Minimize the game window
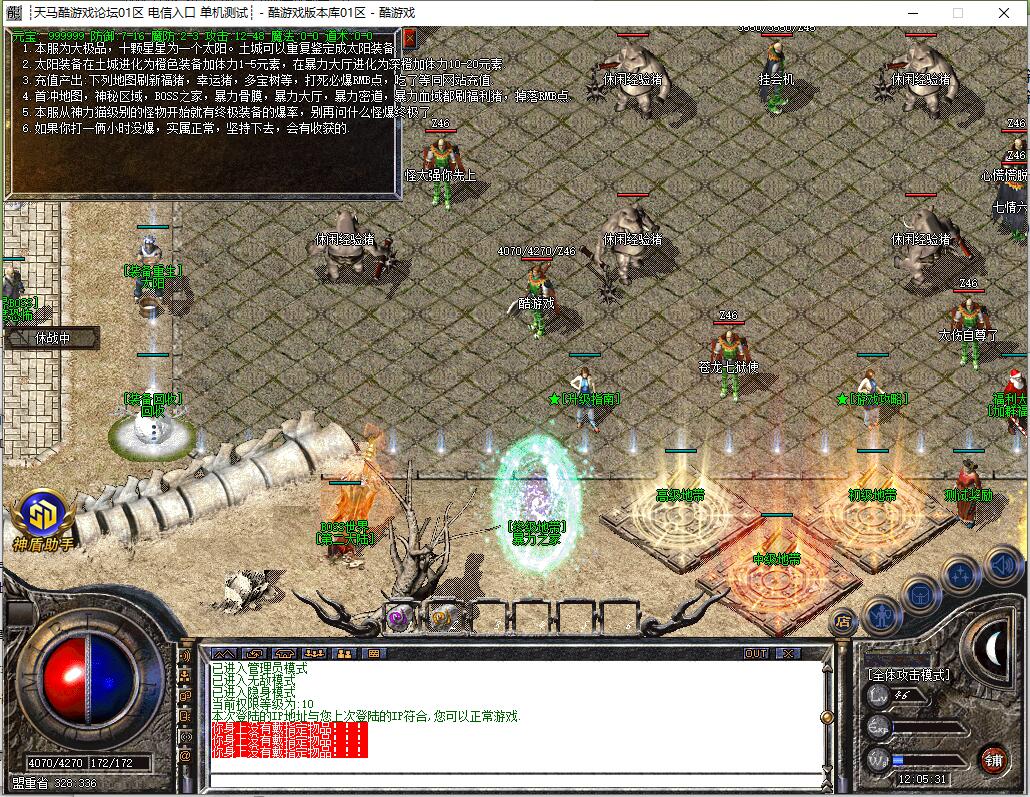This screenshot has width=1030, height=797. pos(911,13)
